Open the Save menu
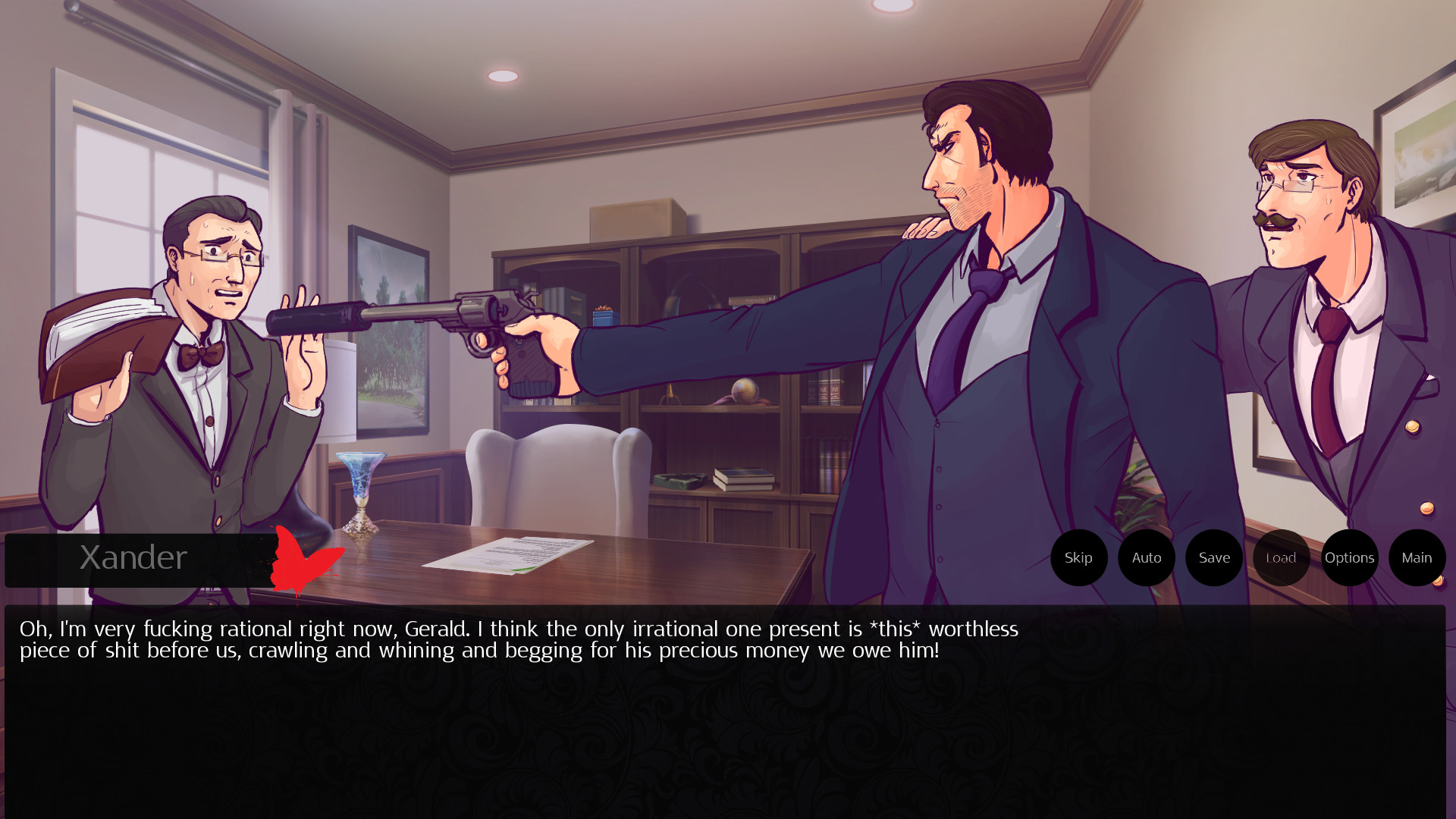Screen dimensions: 1456x819 pyautogui.click(x=1214, y=558)
